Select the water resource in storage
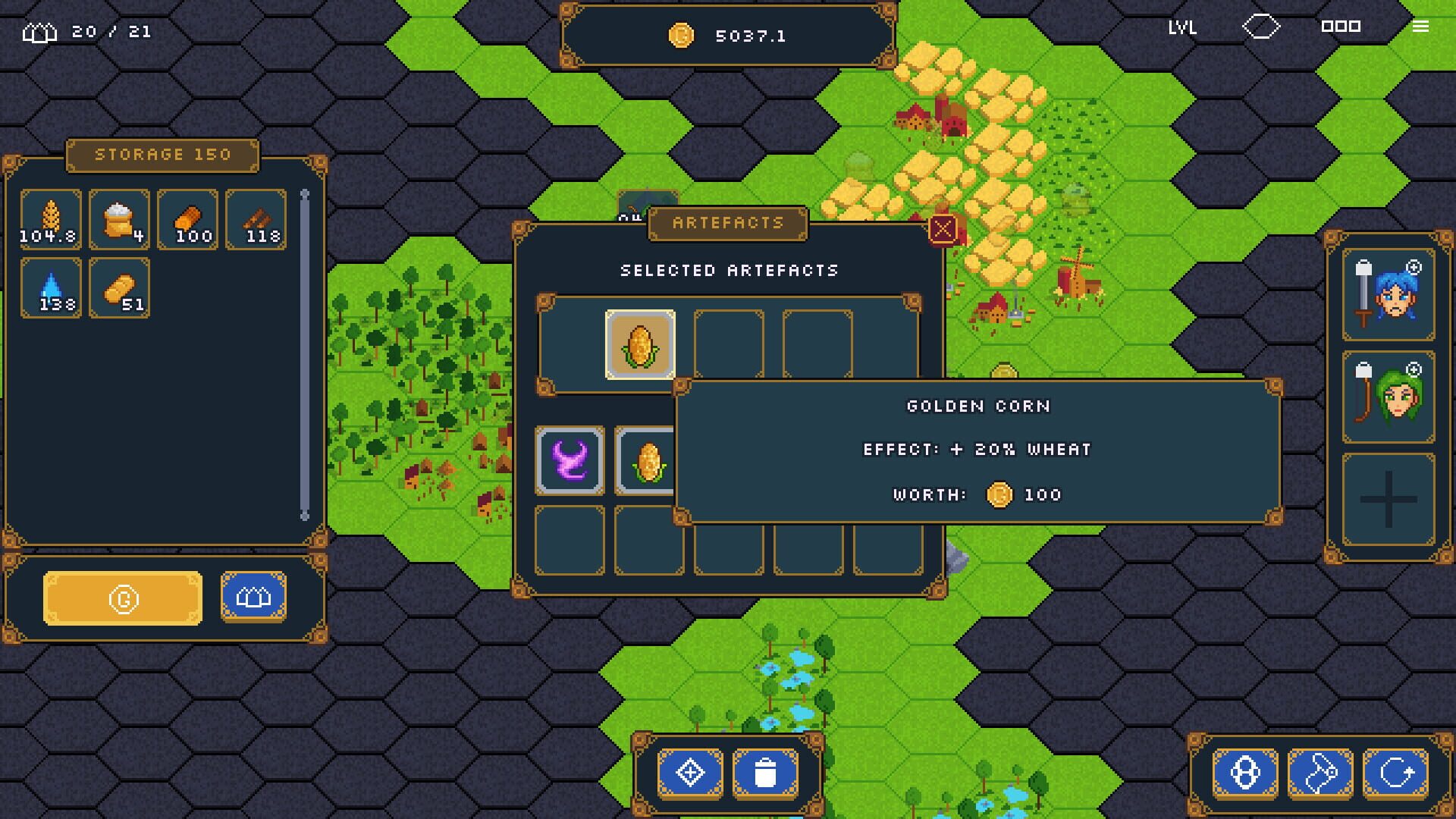The width and height of the screenshot is (1456, 819). click(x=50, y=288)
